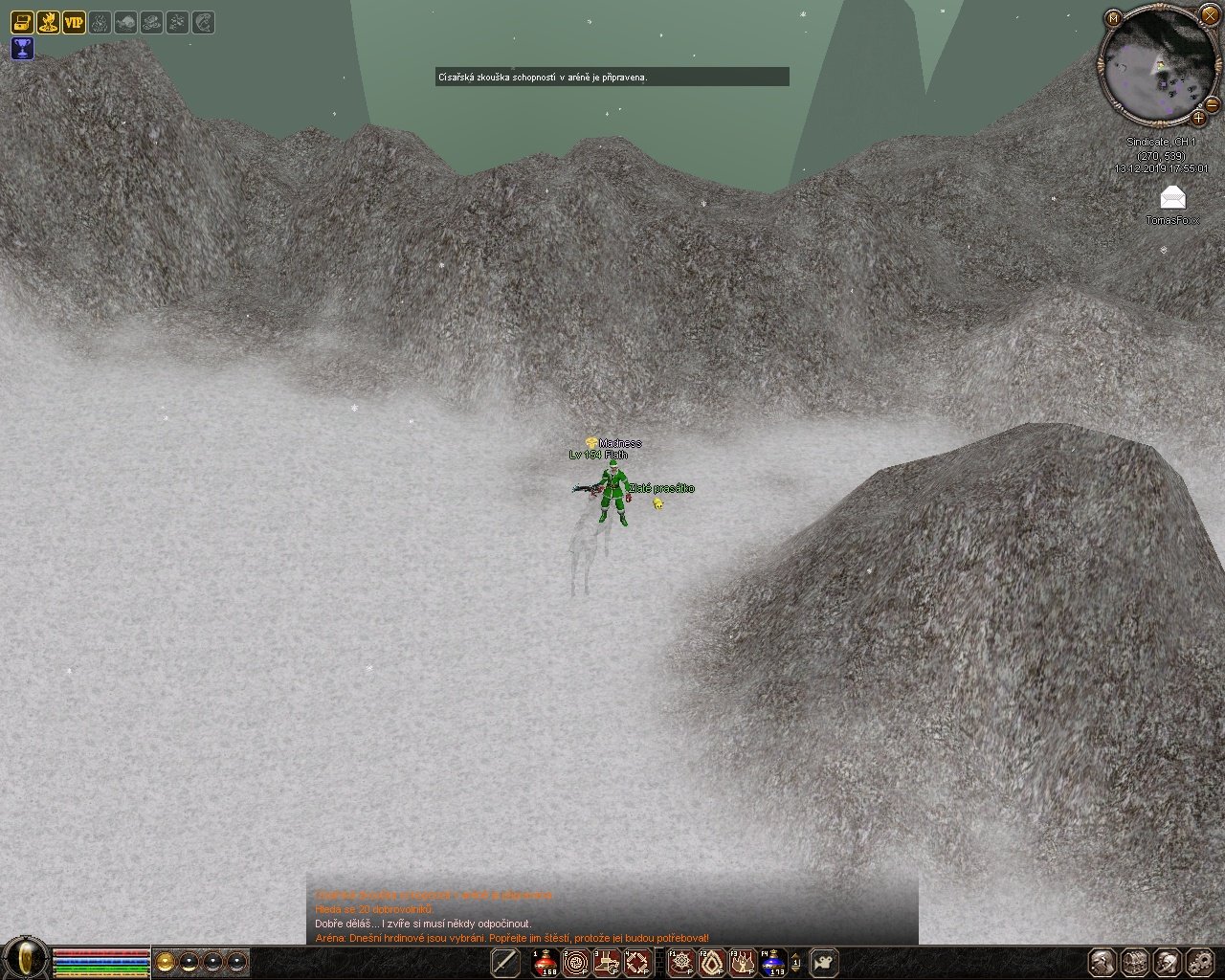
Task: Zoom out the minimap with the minus button
Action: [1212, 103]
